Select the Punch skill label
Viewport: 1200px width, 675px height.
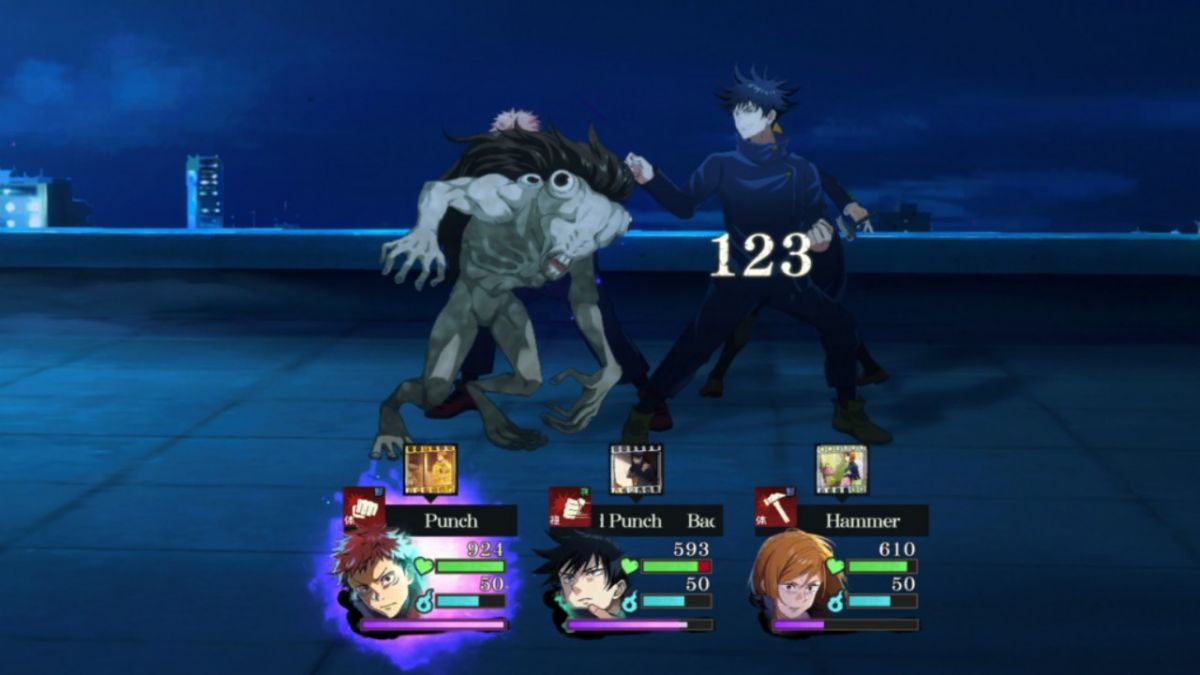point(451,520)
